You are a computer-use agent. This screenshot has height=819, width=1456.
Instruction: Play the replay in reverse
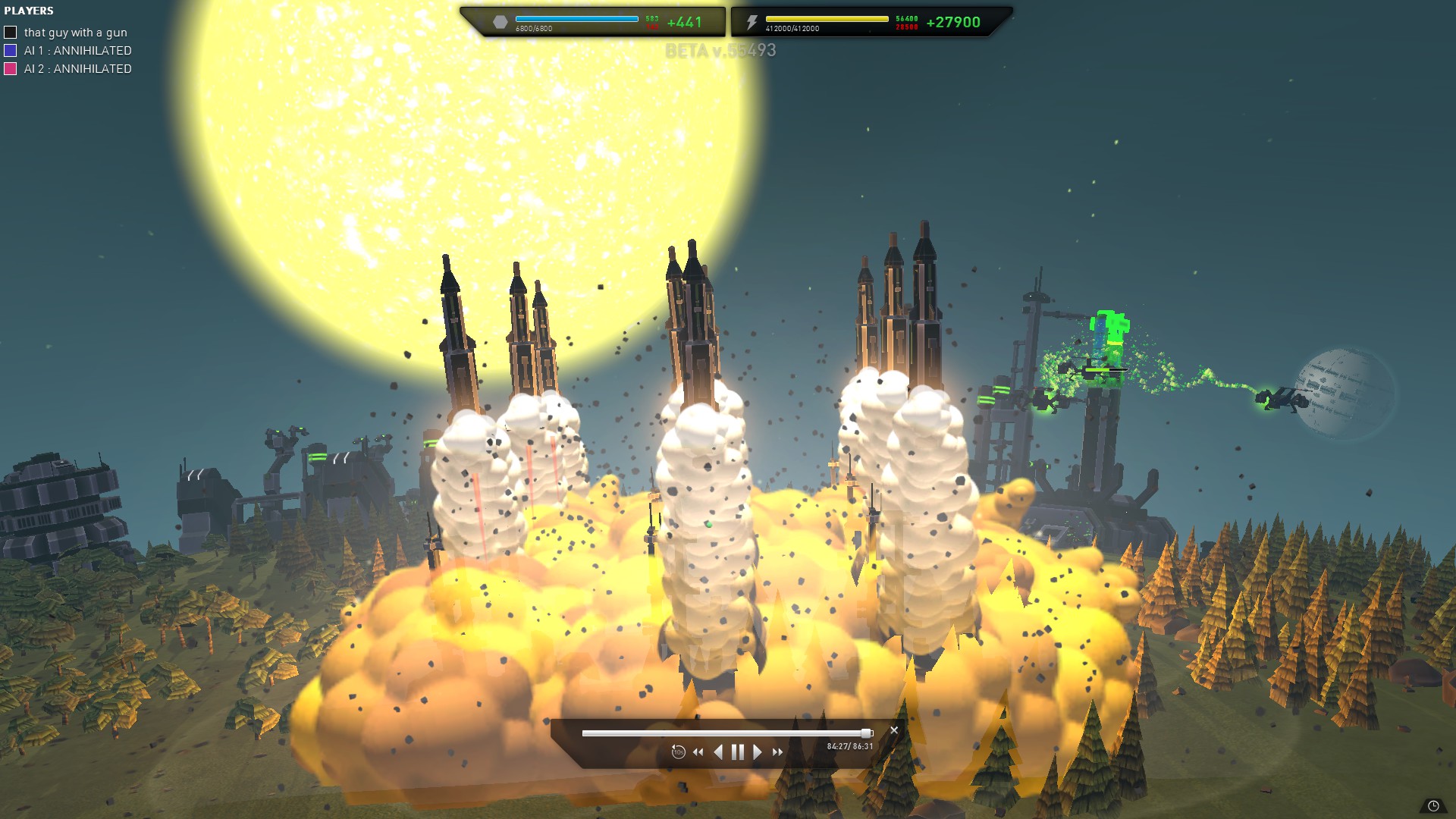(718, 752)
